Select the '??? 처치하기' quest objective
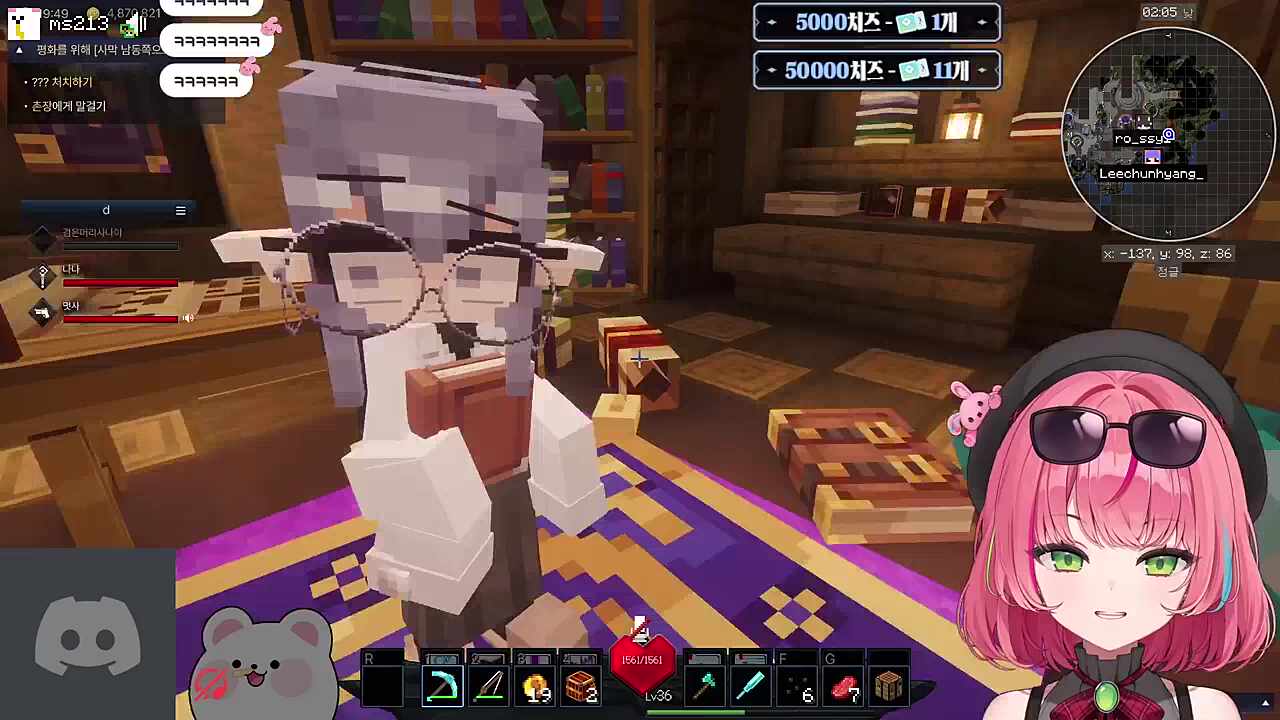Screen dimensions: 1280x720 (x=62, y=82)
